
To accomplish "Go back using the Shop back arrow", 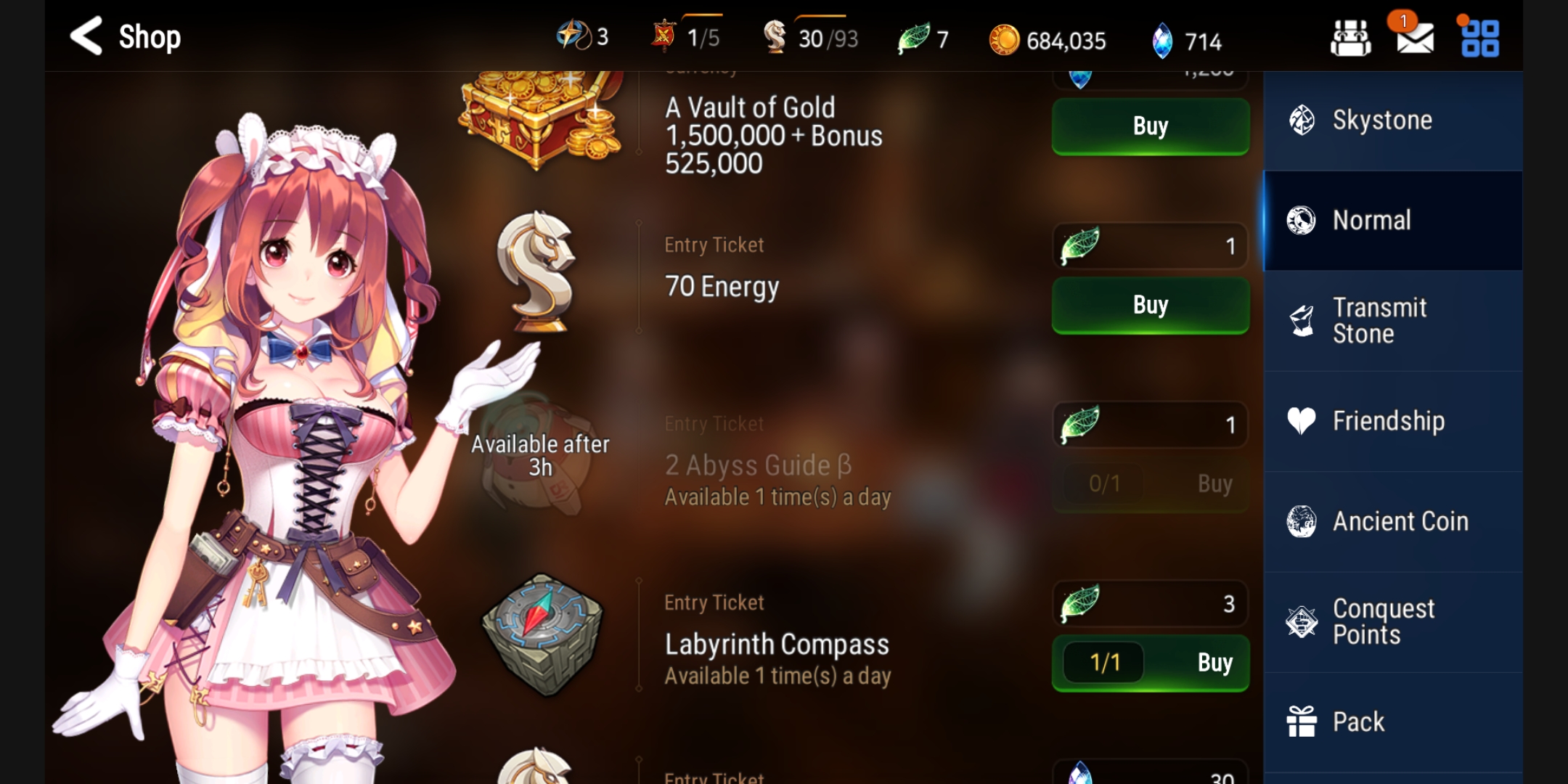I will 87,36.
